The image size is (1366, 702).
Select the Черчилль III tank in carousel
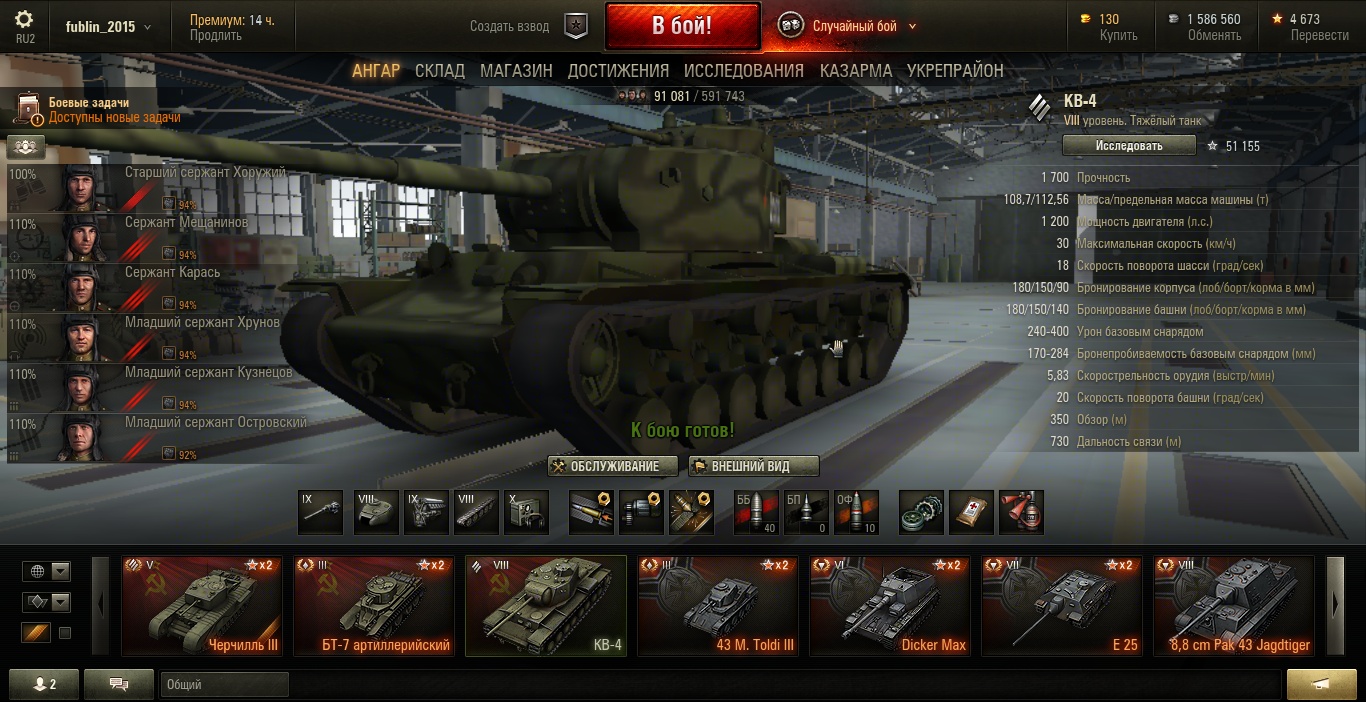202,606
